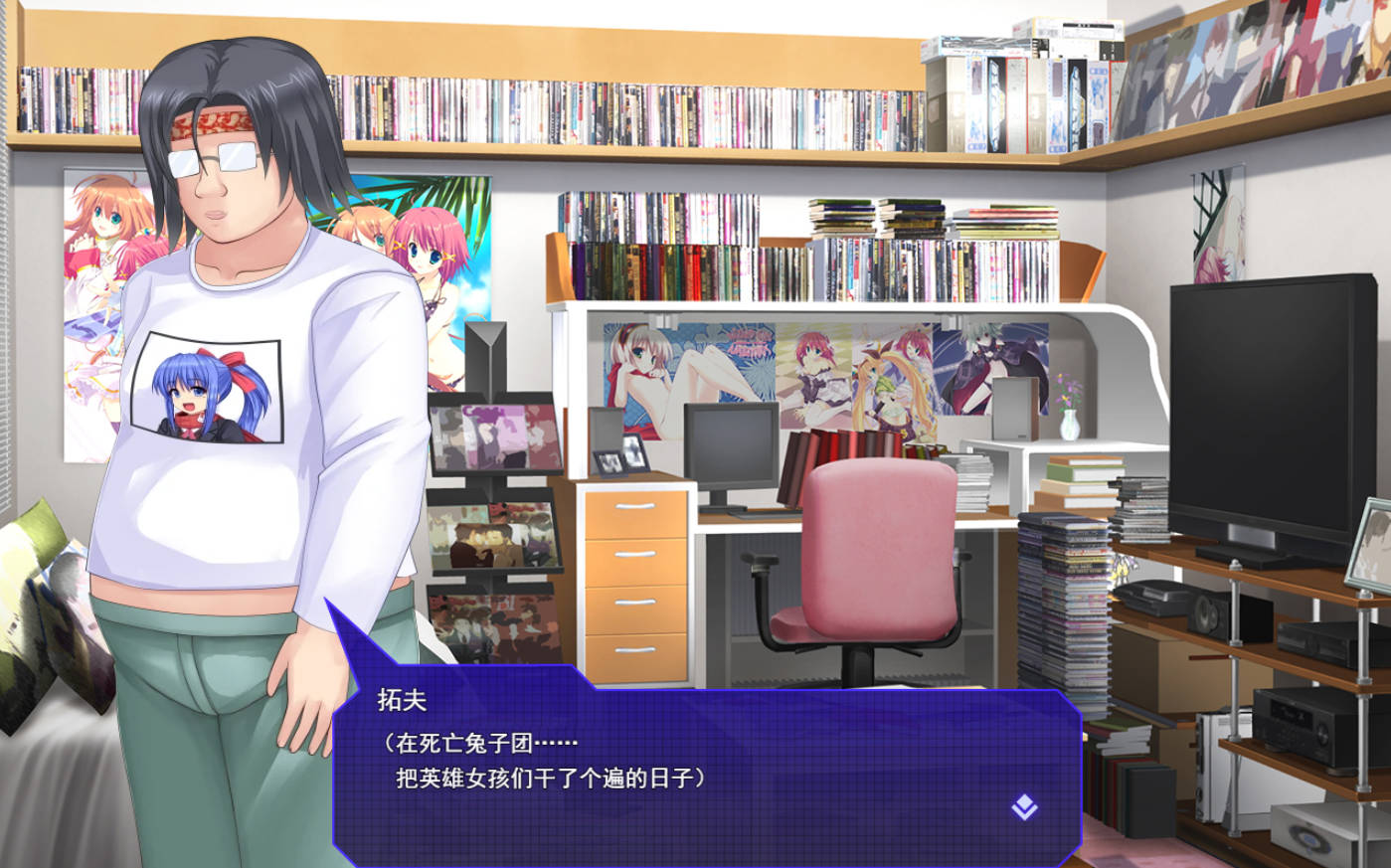This screenshot has width=1391, height=868.
Task: Open the top orange desk drawer
Action: [x=635, y=506]
